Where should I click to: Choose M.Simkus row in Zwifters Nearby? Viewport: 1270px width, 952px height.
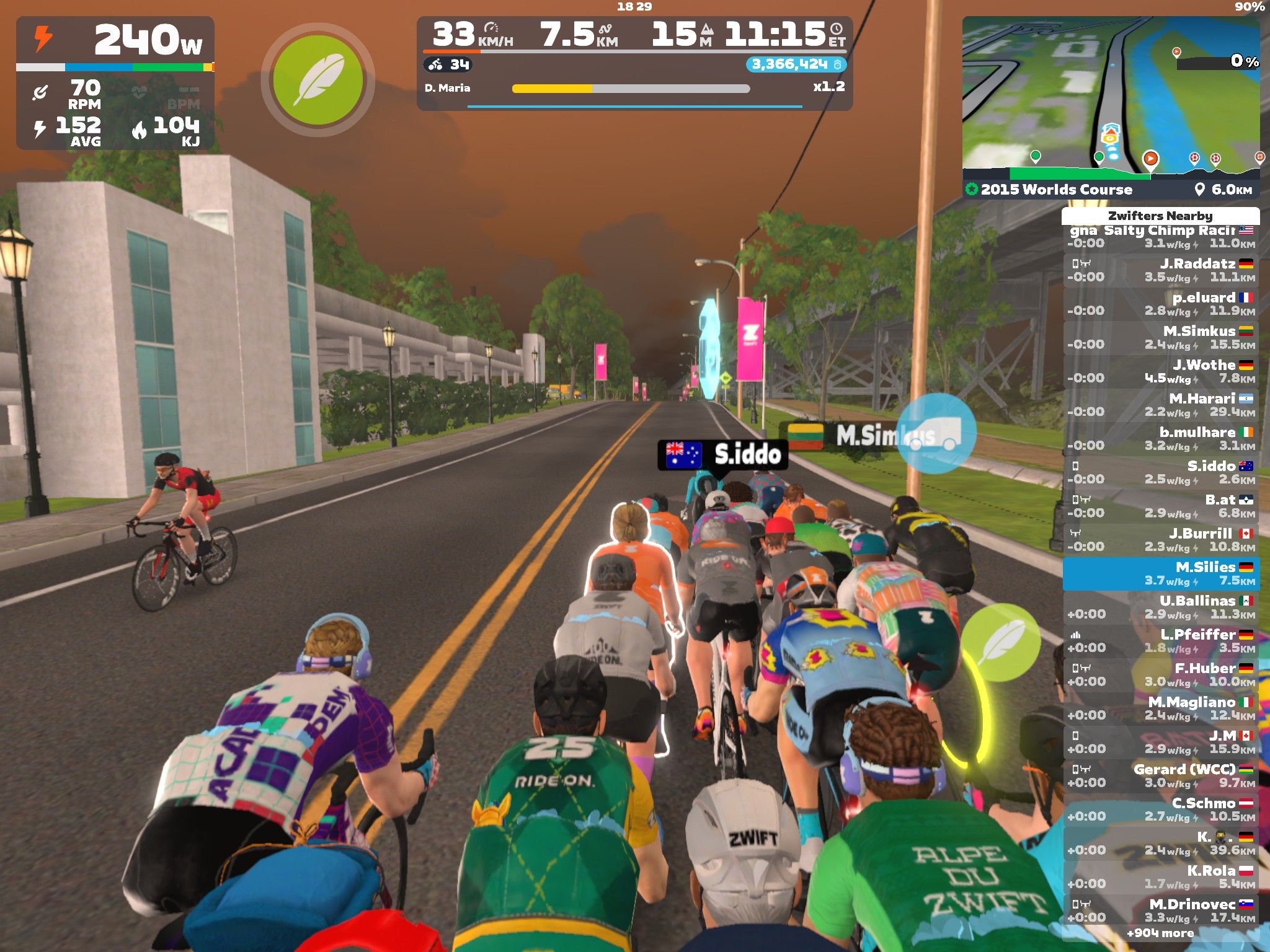(1160, 338)
